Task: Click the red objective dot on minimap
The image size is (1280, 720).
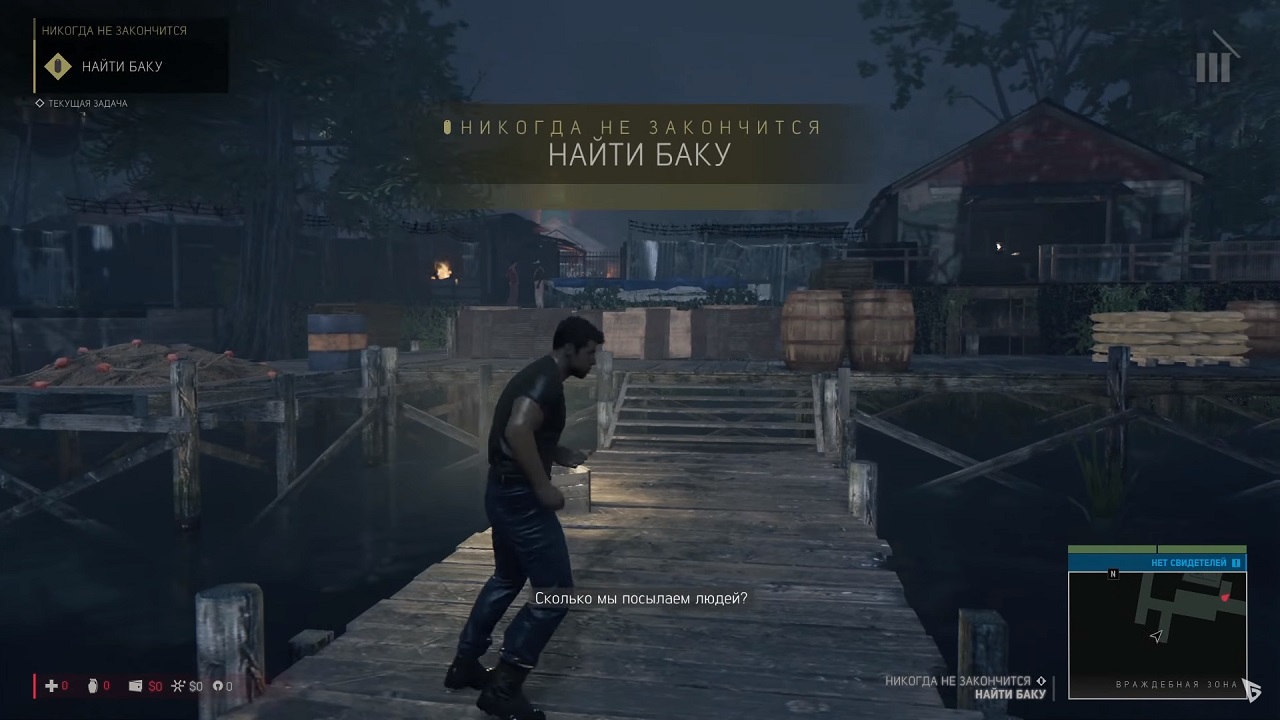Action: coord(1224,597)
